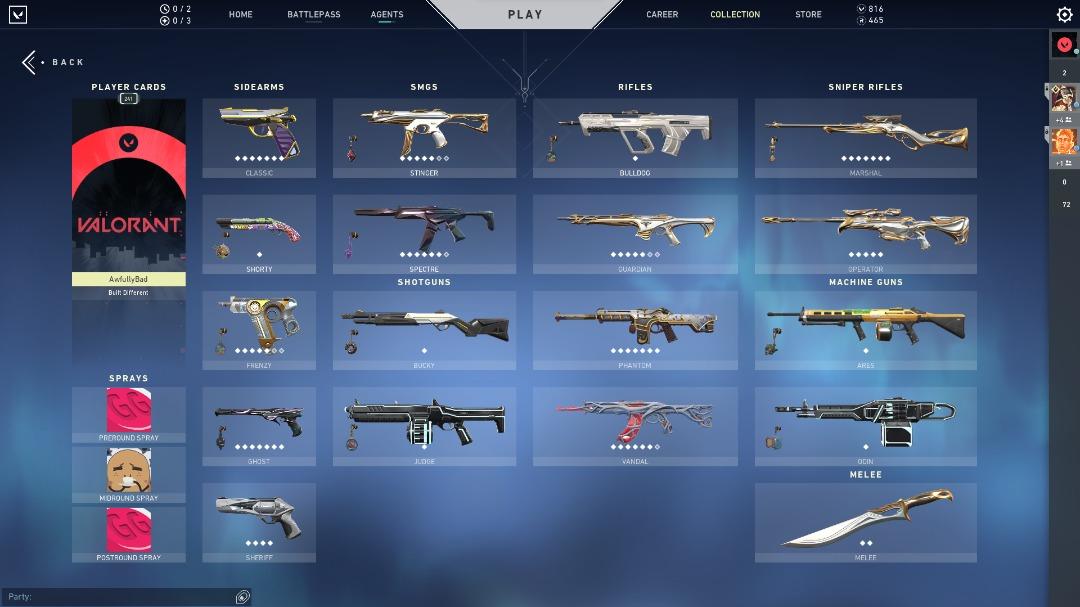Choose the Odin machine gun tile
1080x607 pixels.
[x=865, y=425]
